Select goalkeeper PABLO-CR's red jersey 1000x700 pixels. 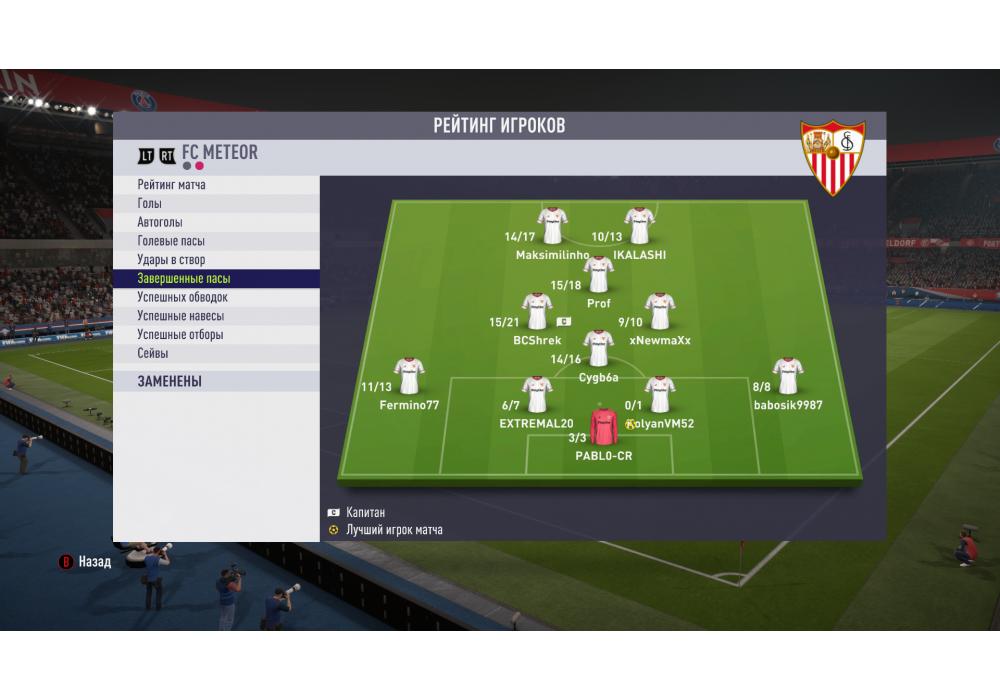pos(603,426)
